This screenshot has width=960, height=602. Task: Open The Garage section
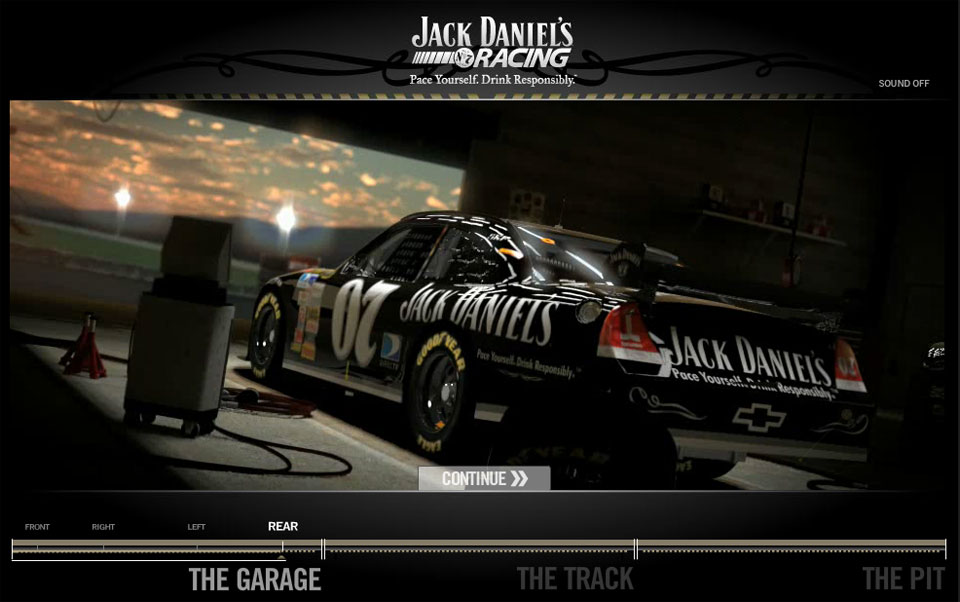click(x=255, y=579)
